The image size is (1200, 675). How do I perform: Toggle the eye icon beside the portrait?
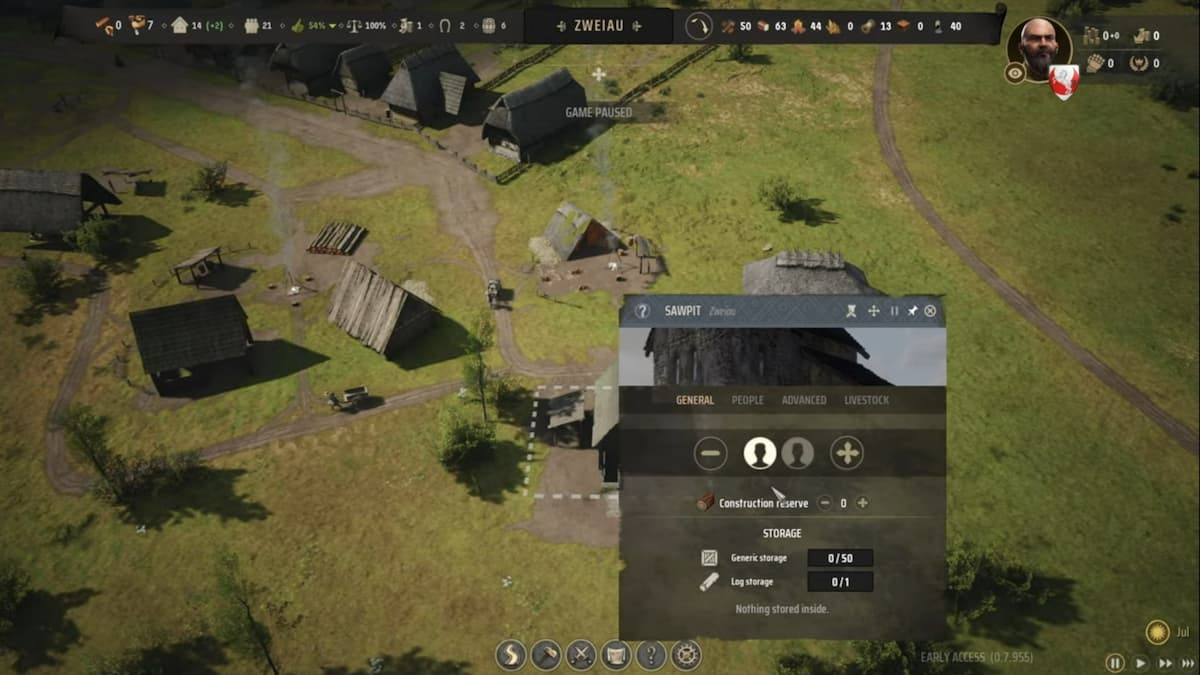point(1015,72)
